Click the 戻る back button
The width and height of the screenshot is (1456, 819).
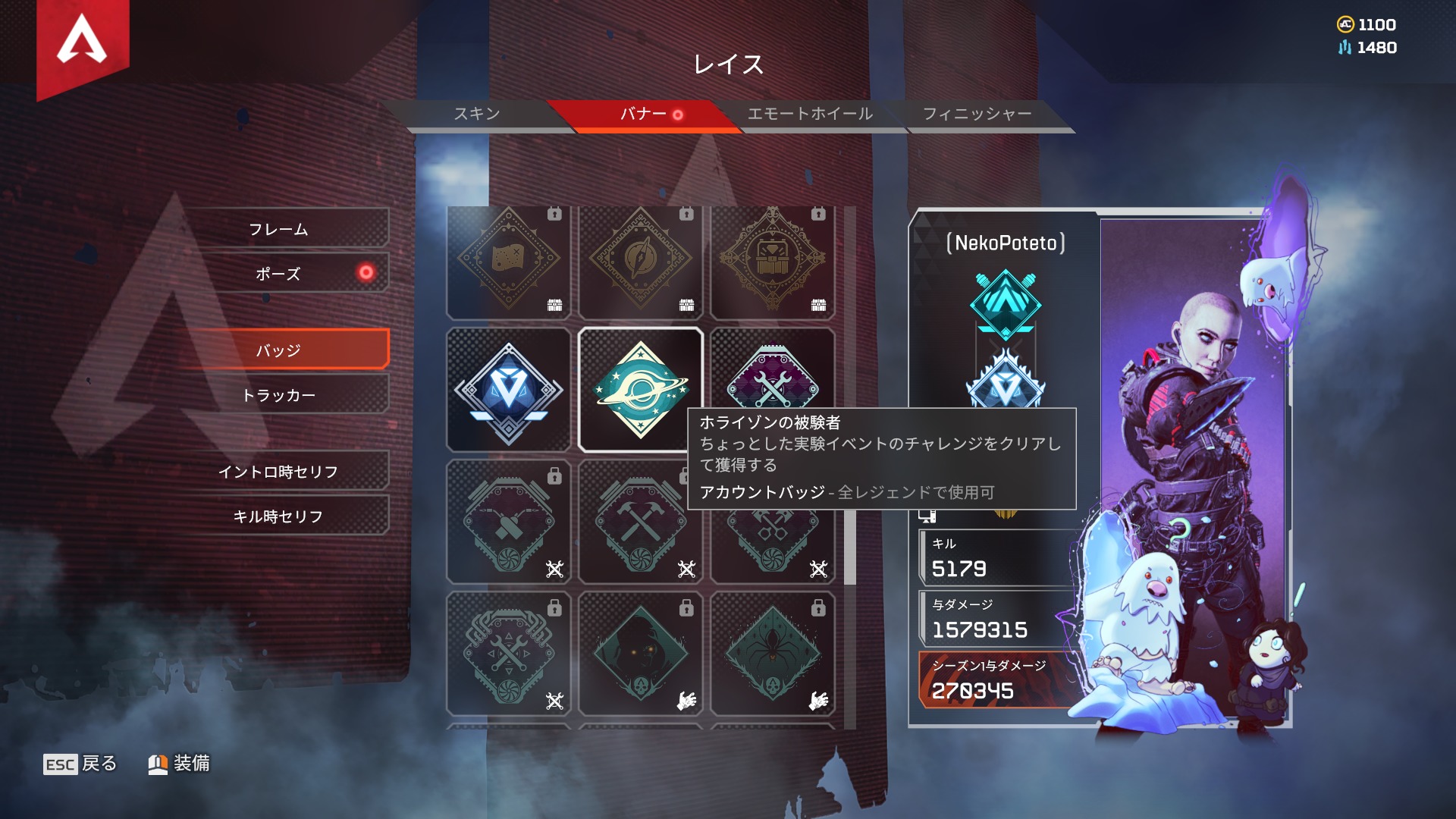80,764
